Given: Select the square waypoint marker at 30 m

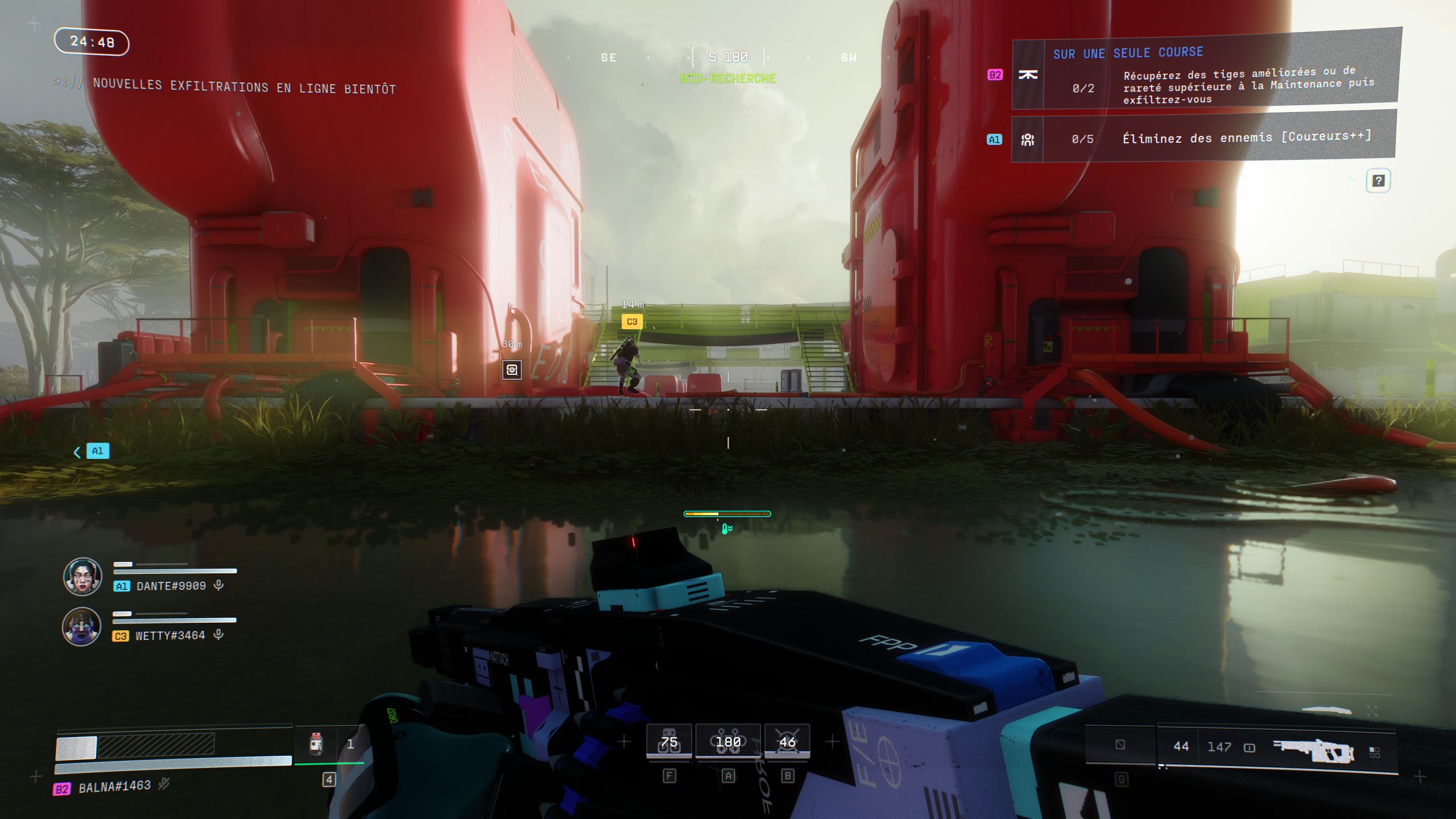Looking at the screenshot, I should tap(512, 370).
